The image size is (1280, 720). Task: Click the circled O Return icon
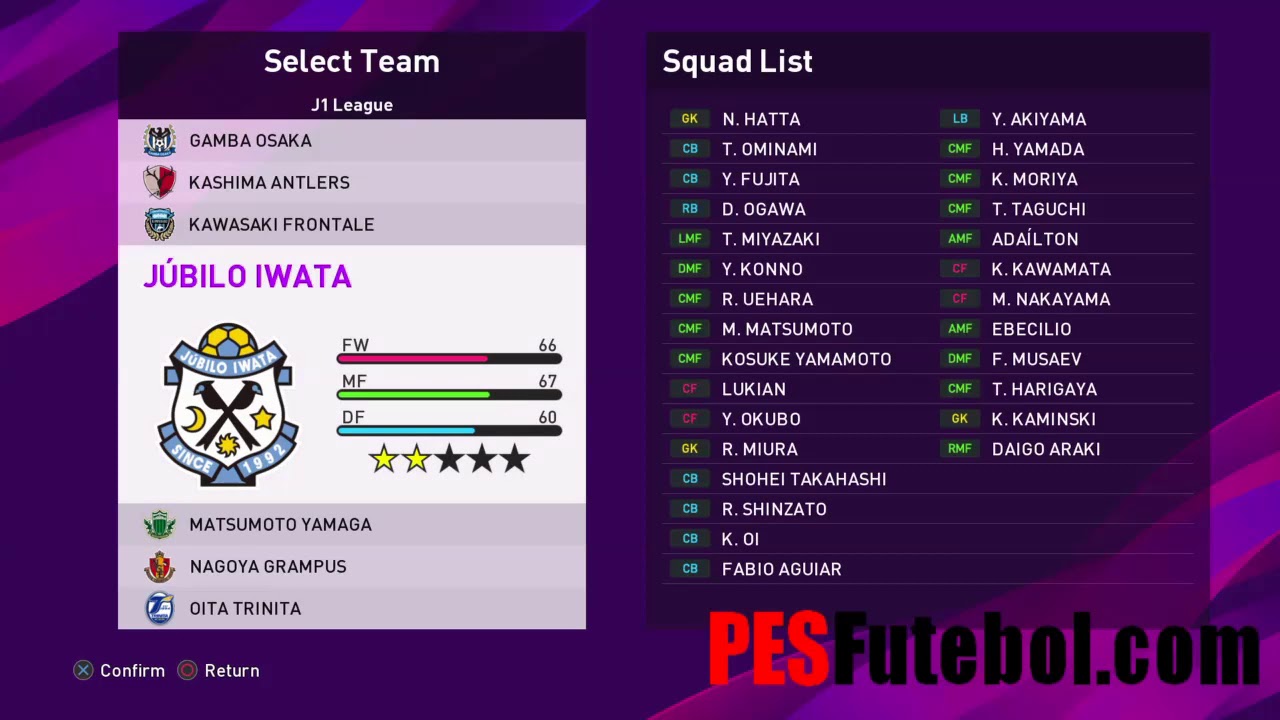tap(187, 671)
